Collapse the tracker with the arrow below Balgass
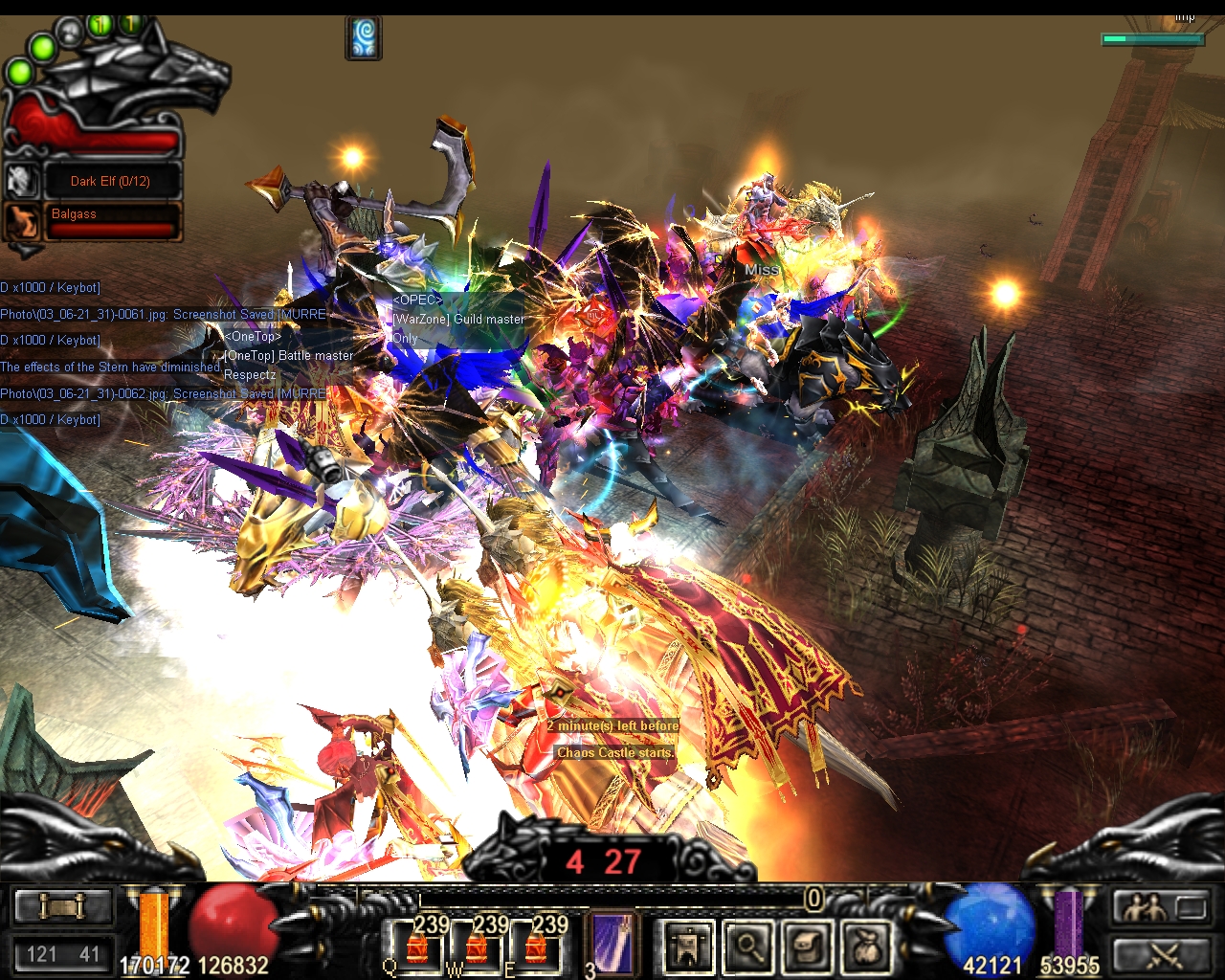The height and width of the screenshot is (980, 1225). [27, 251]
